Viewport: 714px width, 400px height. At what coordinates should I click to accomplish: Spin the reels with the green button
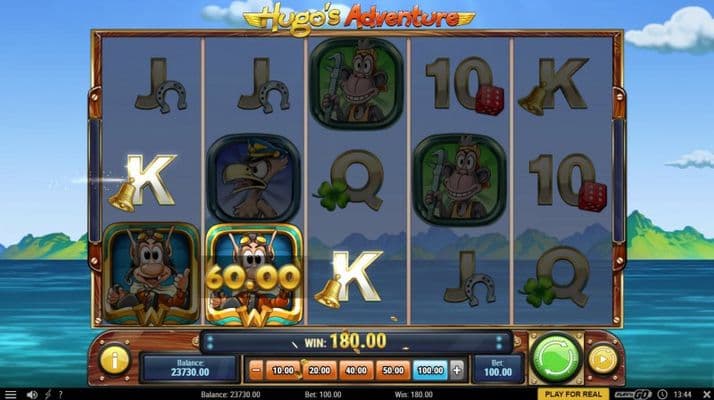[556, 358]
